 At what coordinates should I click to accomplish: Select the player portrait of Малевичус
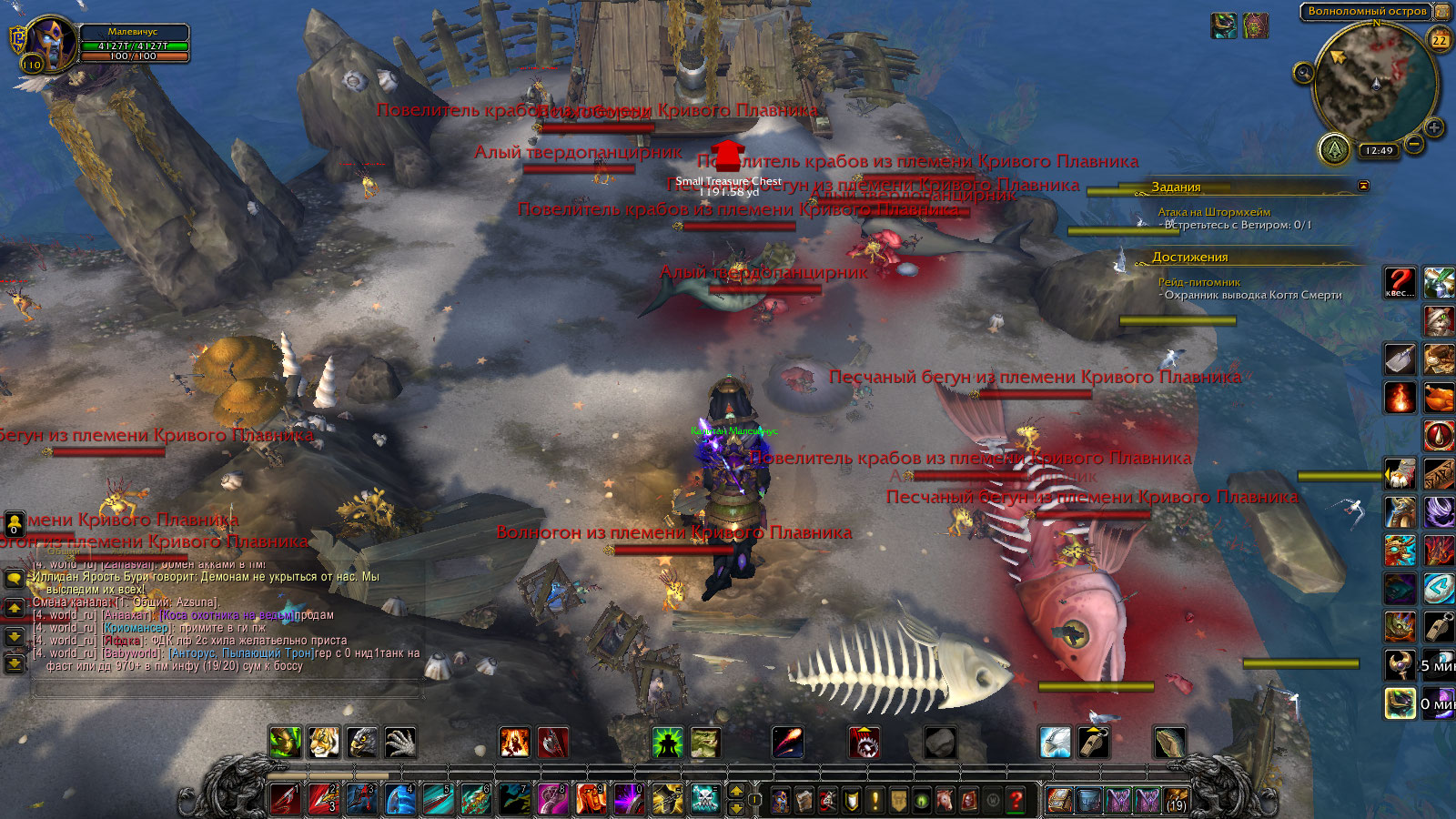pyautogui.click(x=49, y=42)
